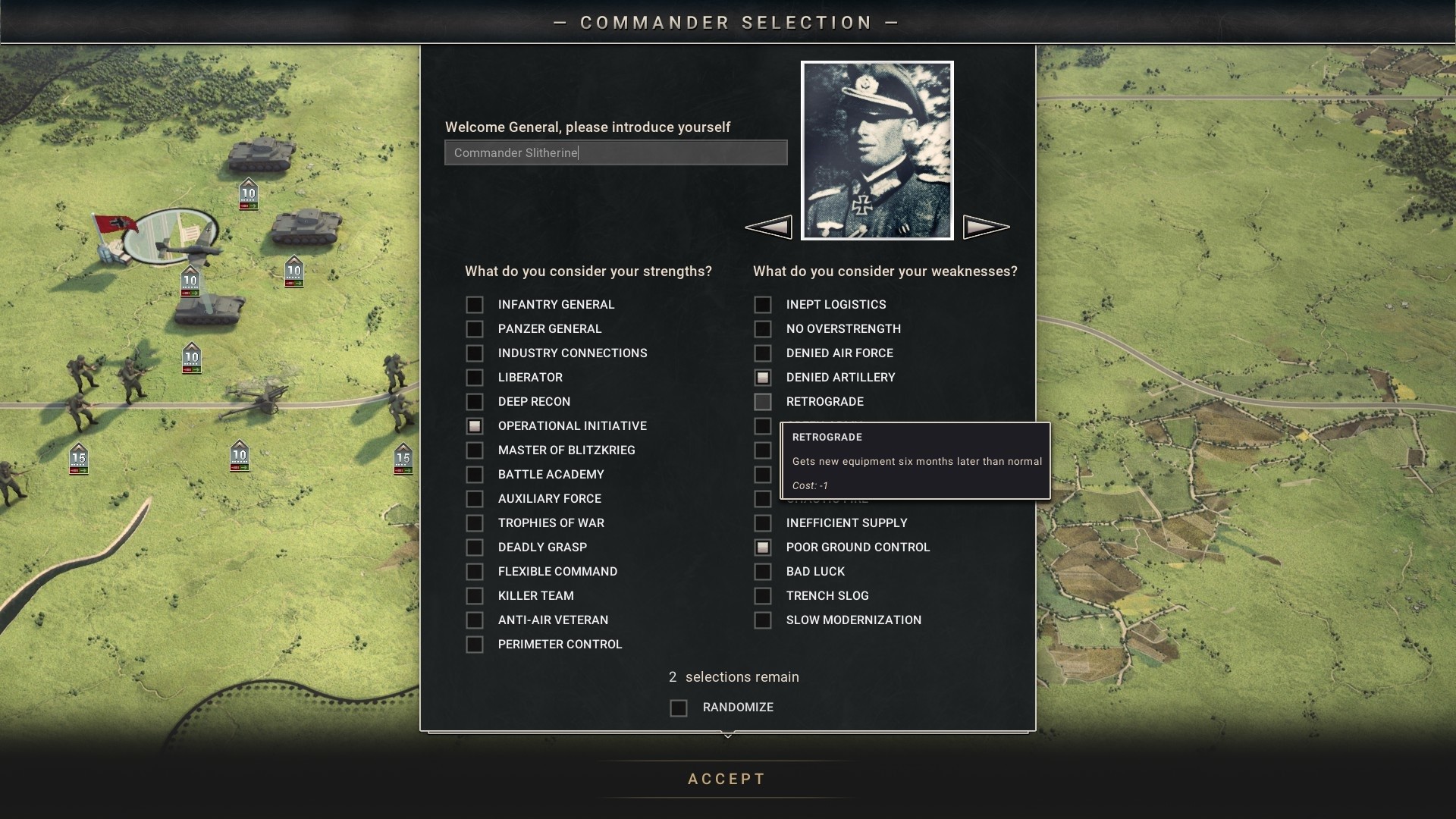
Task: Select the commander portrait image
Action: click(877, 150)
